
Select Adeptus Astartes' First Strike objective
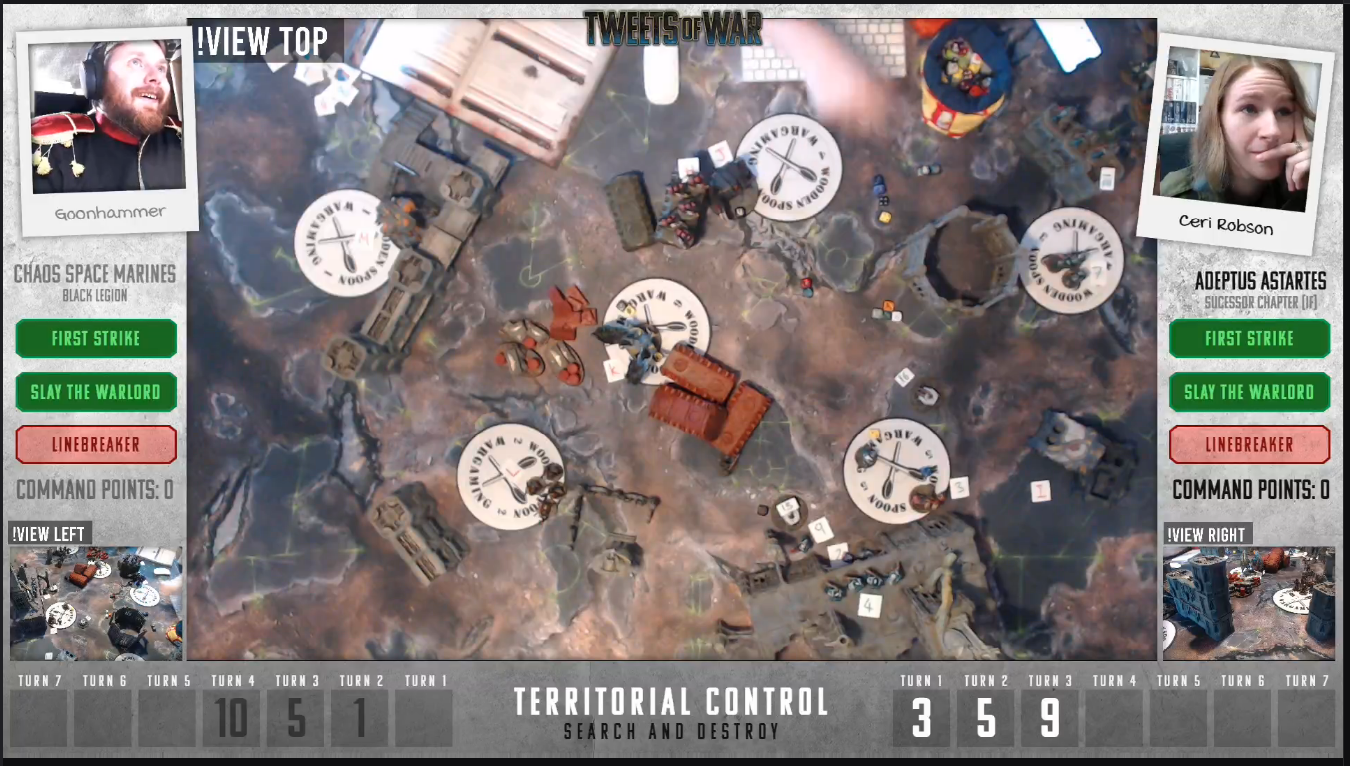[1249, 338]
